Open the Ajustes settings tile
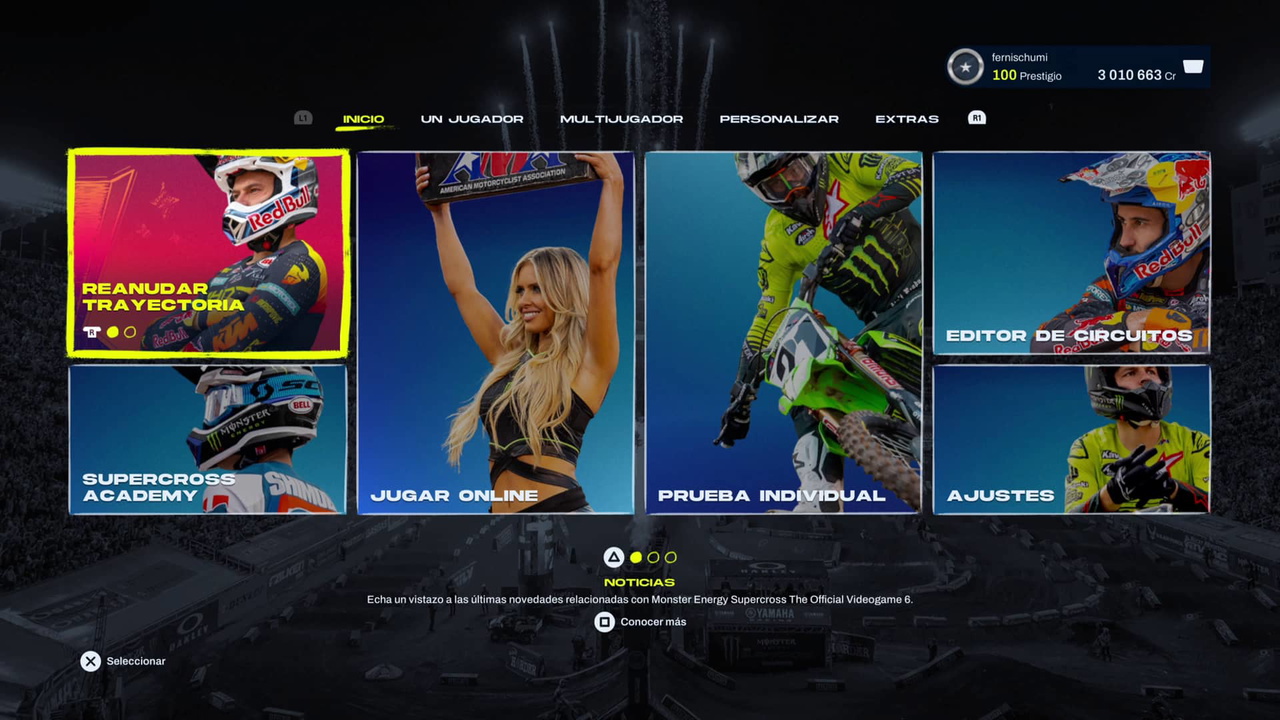Screen dimensions: 1280x720 tap(1071, 439)
